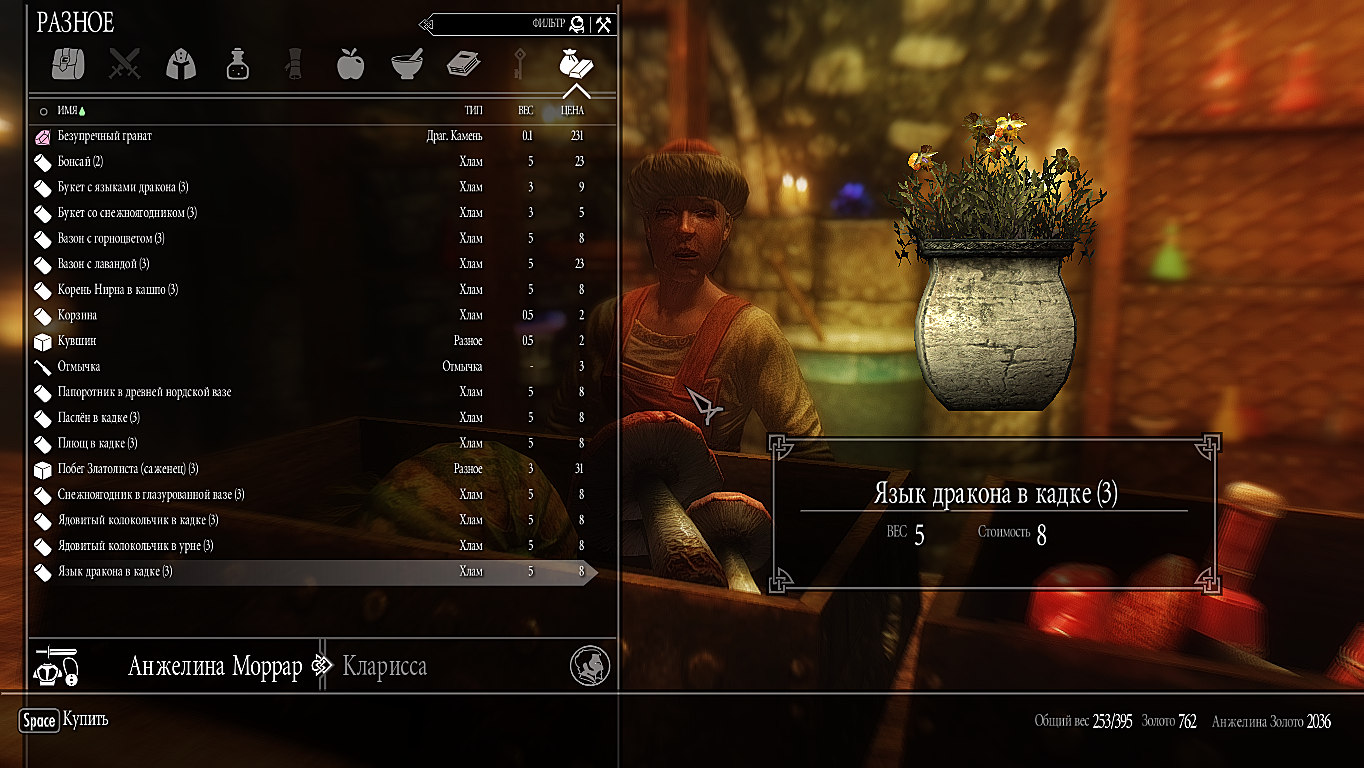Switch to Кларисса's inventory side

pyautogui.click(x=385, y=667)
